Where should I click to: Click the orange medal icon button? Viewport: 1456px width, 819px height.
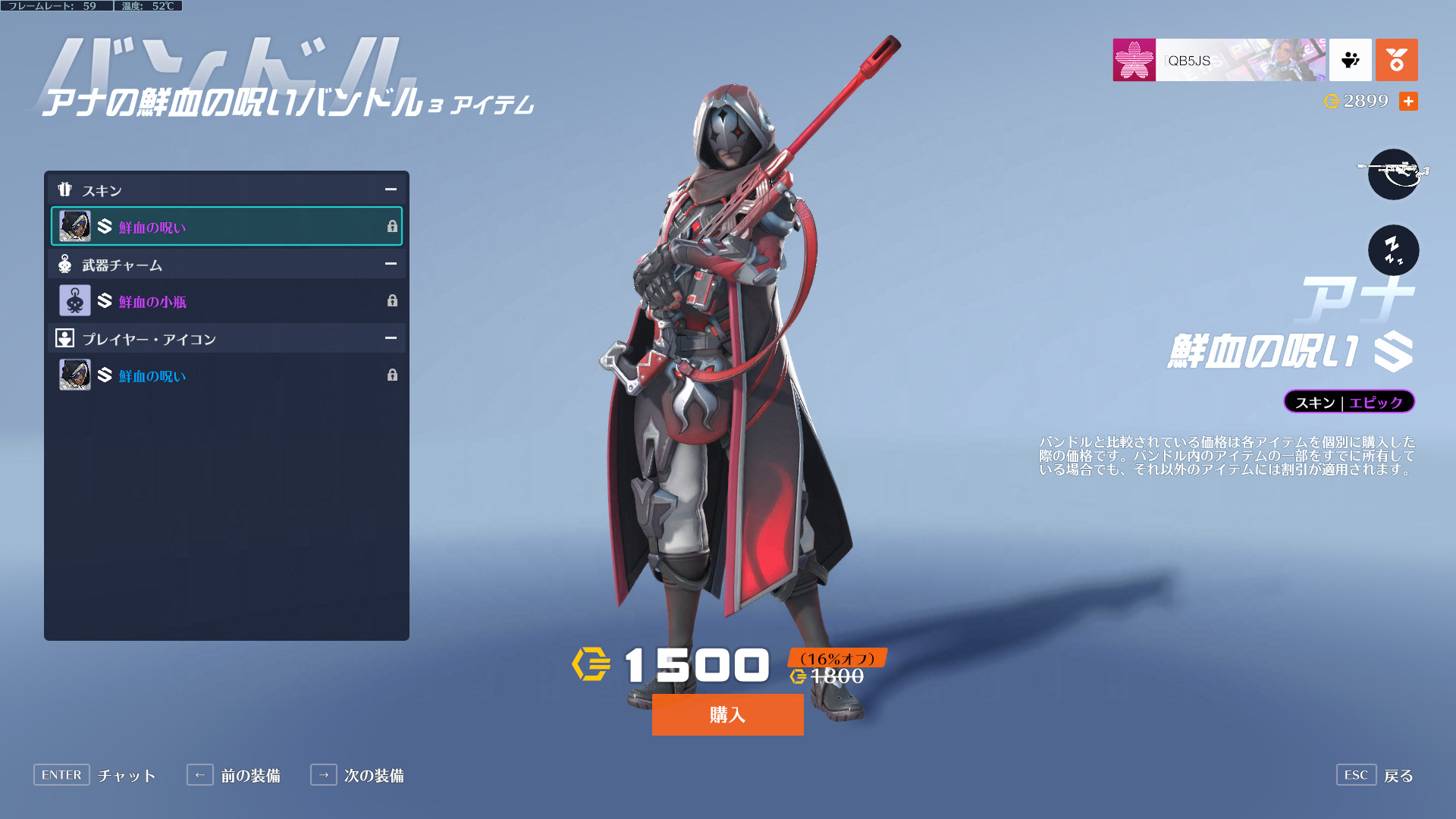[x=1396, y=60]
